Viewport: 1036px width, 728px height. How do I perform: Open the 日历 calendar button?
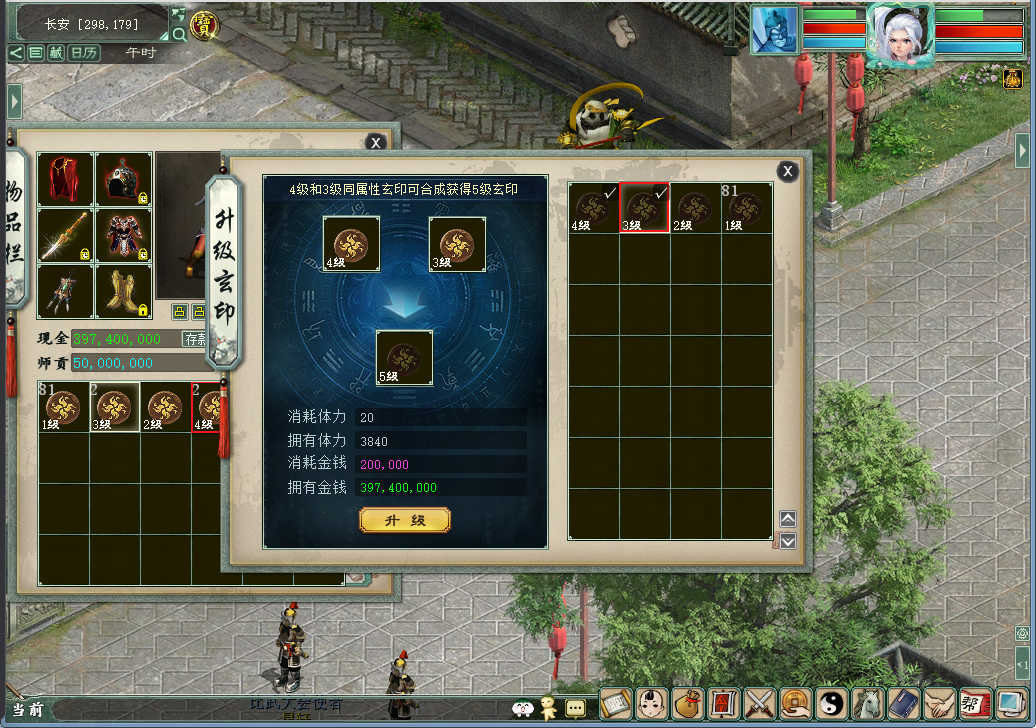[x=84, y=52]
